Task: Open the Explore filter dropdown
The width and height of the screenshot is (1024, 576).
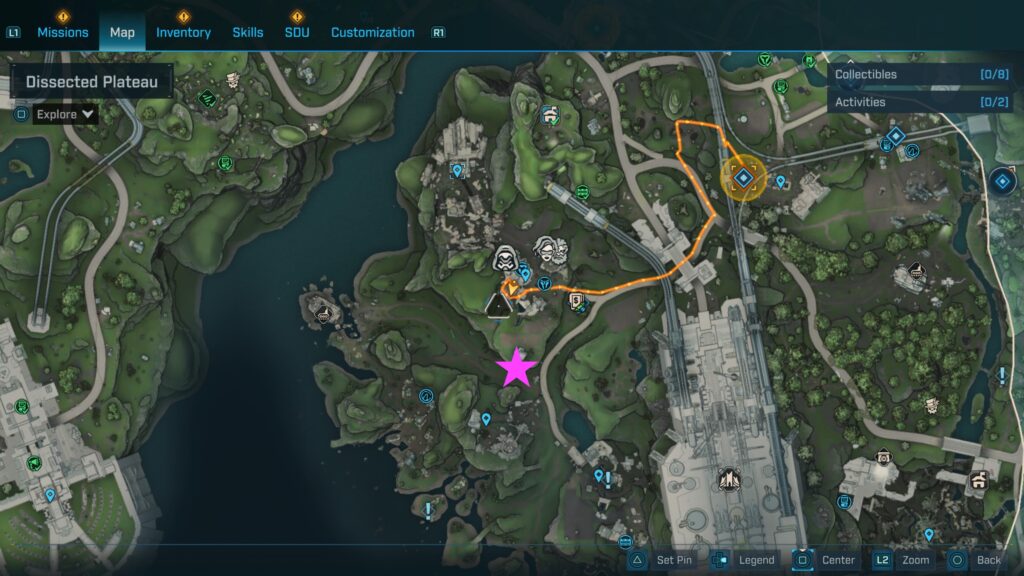Action: click(x=65, y=114)
